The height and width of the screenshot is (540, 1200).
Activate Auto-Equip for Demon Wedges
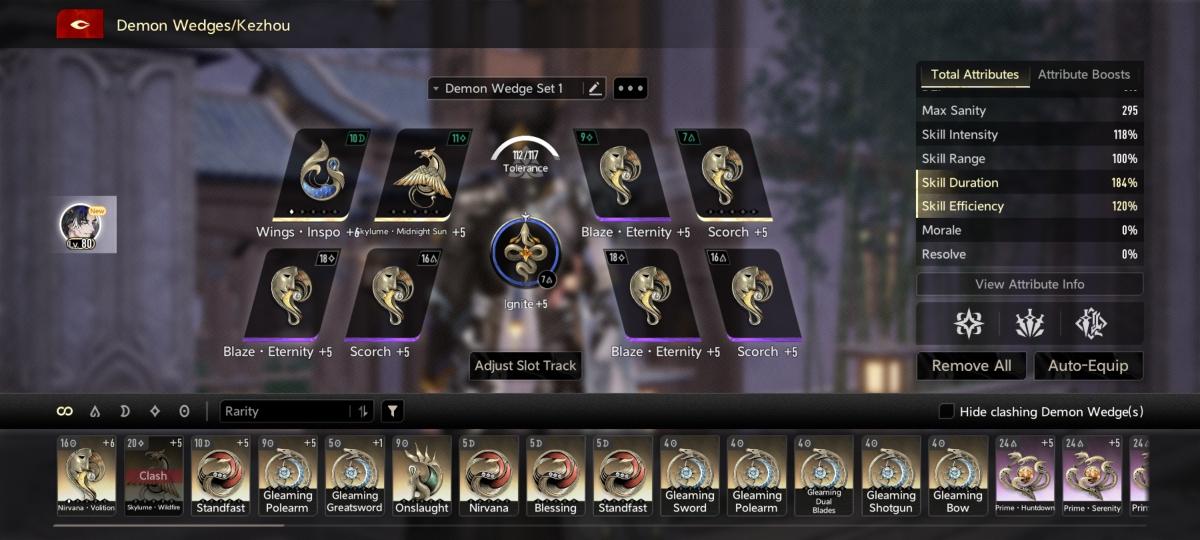tap(1088, 366)
